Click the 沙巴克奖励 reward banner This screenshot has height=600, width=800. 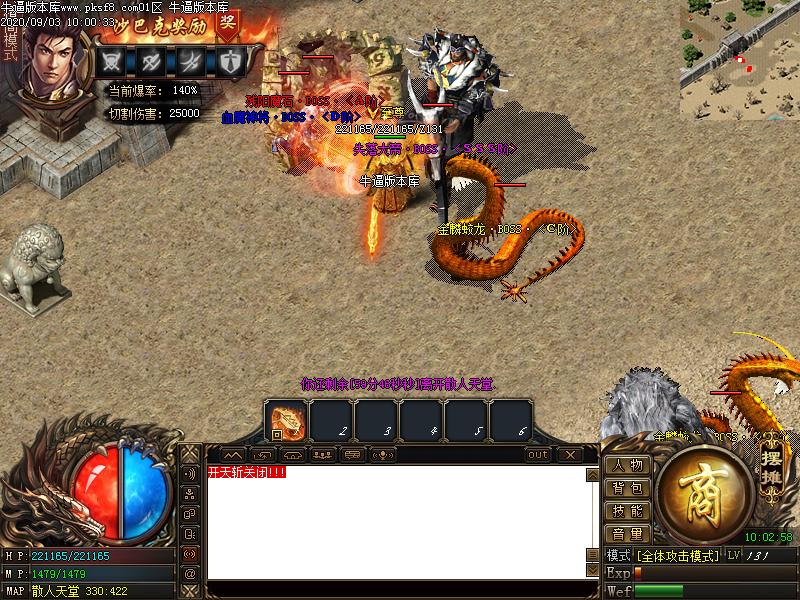point(160,26)
